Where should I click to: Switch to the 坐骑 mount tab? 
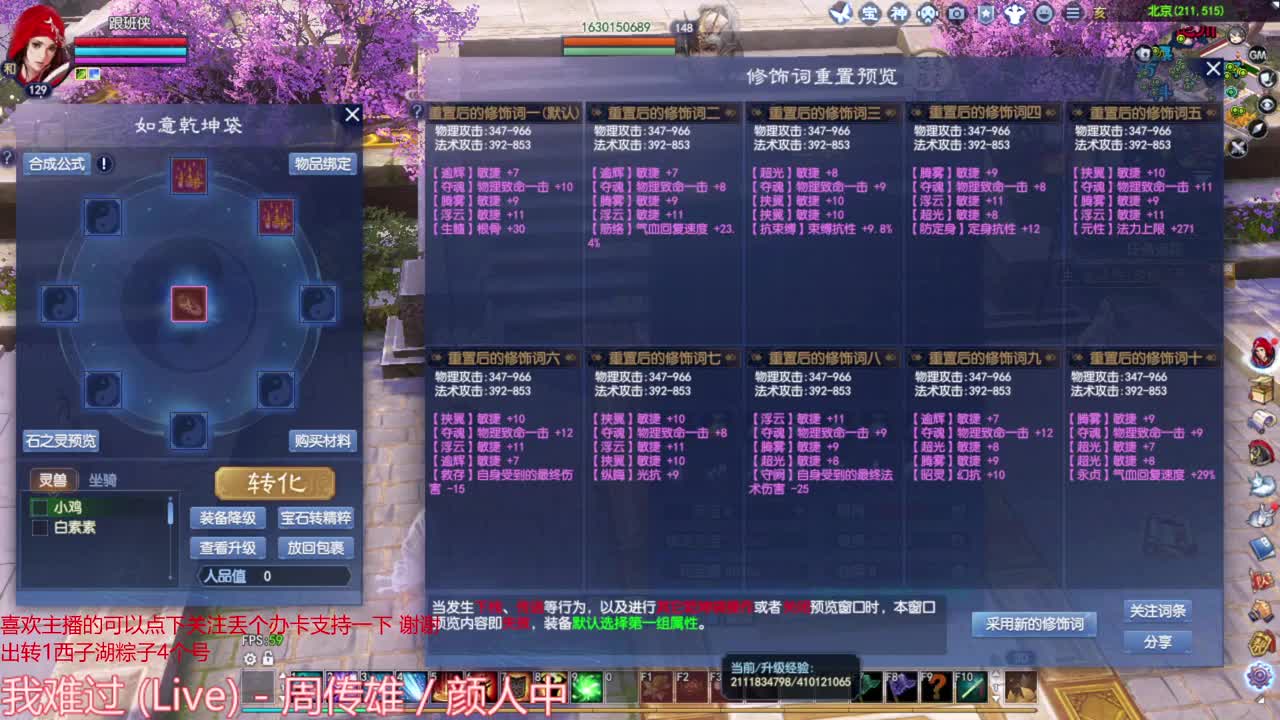pos(105,480)
